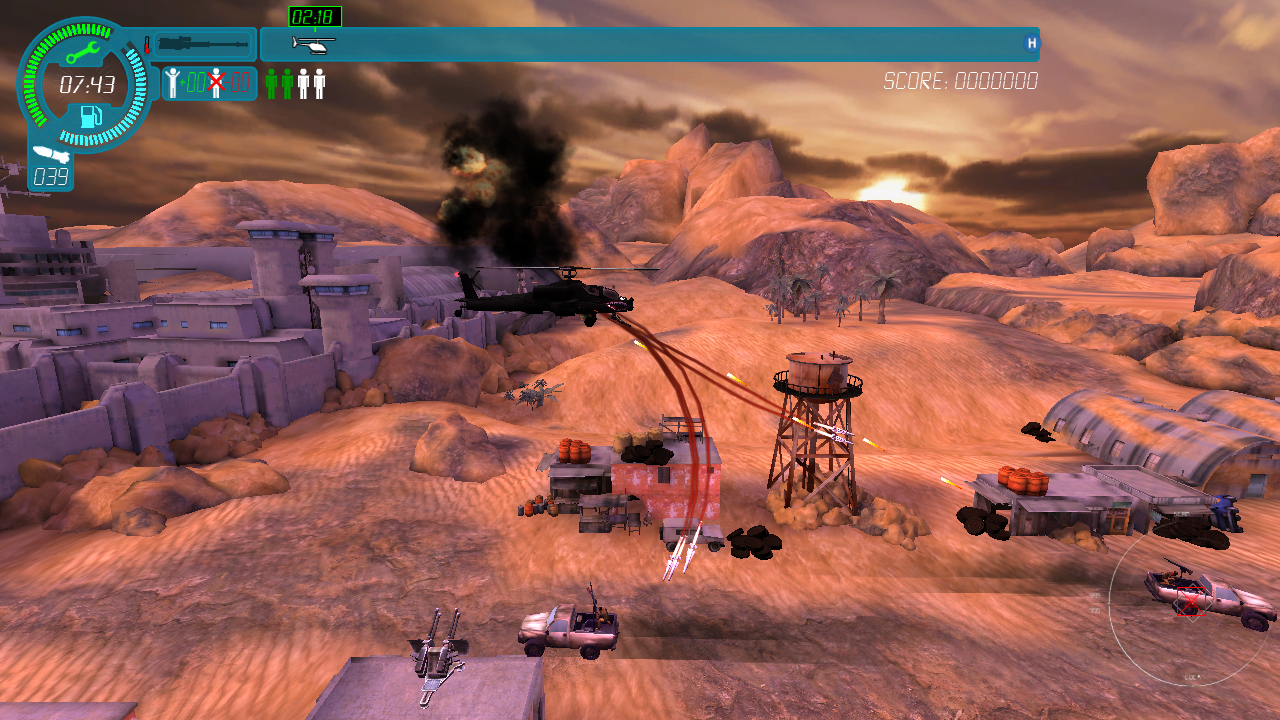Click the green wrench repair icon
Screen dimensions: 1280x720
(82, 52)
